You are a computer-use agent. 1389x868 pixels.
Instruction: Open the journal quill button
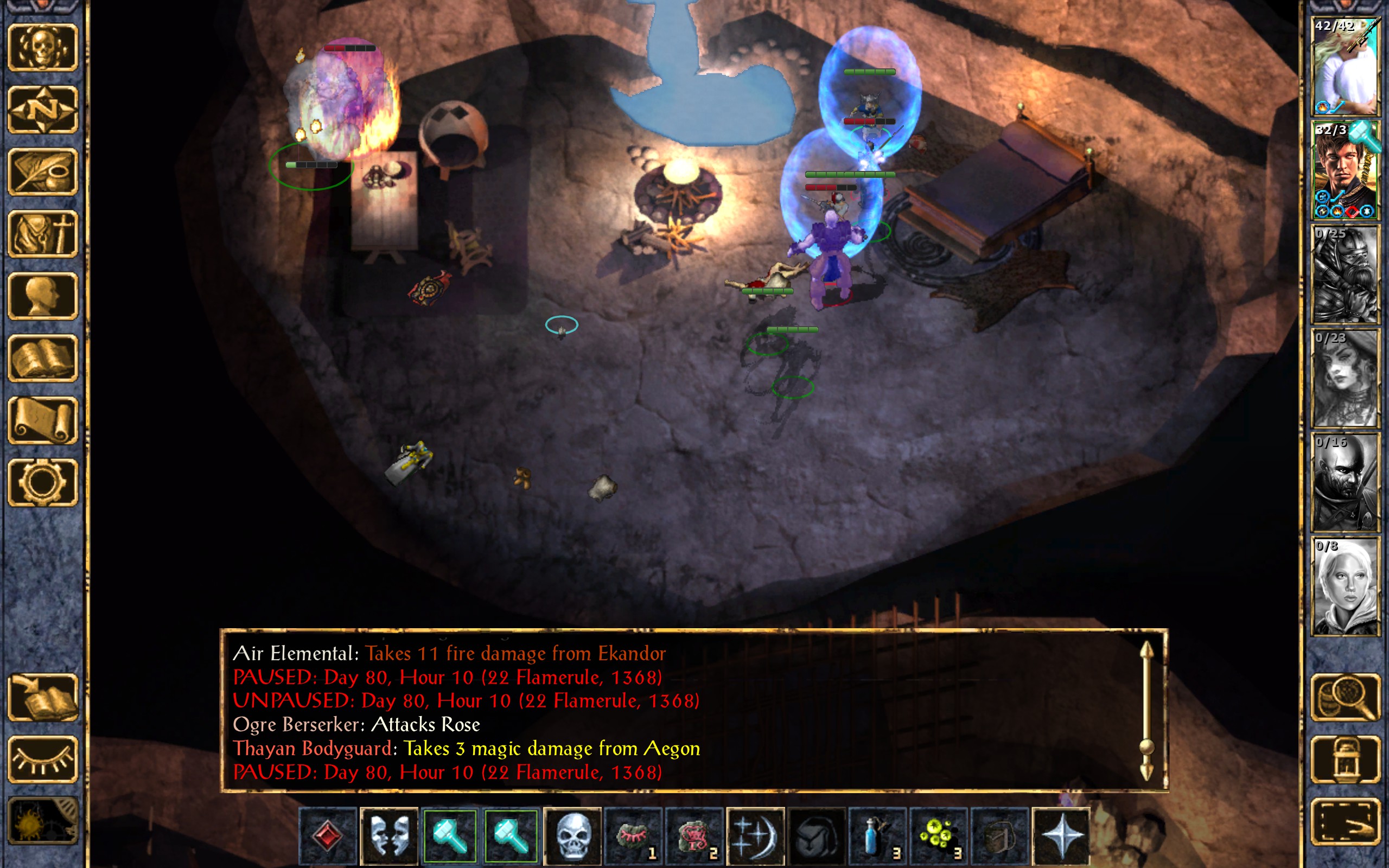click(x=42, y=171)
